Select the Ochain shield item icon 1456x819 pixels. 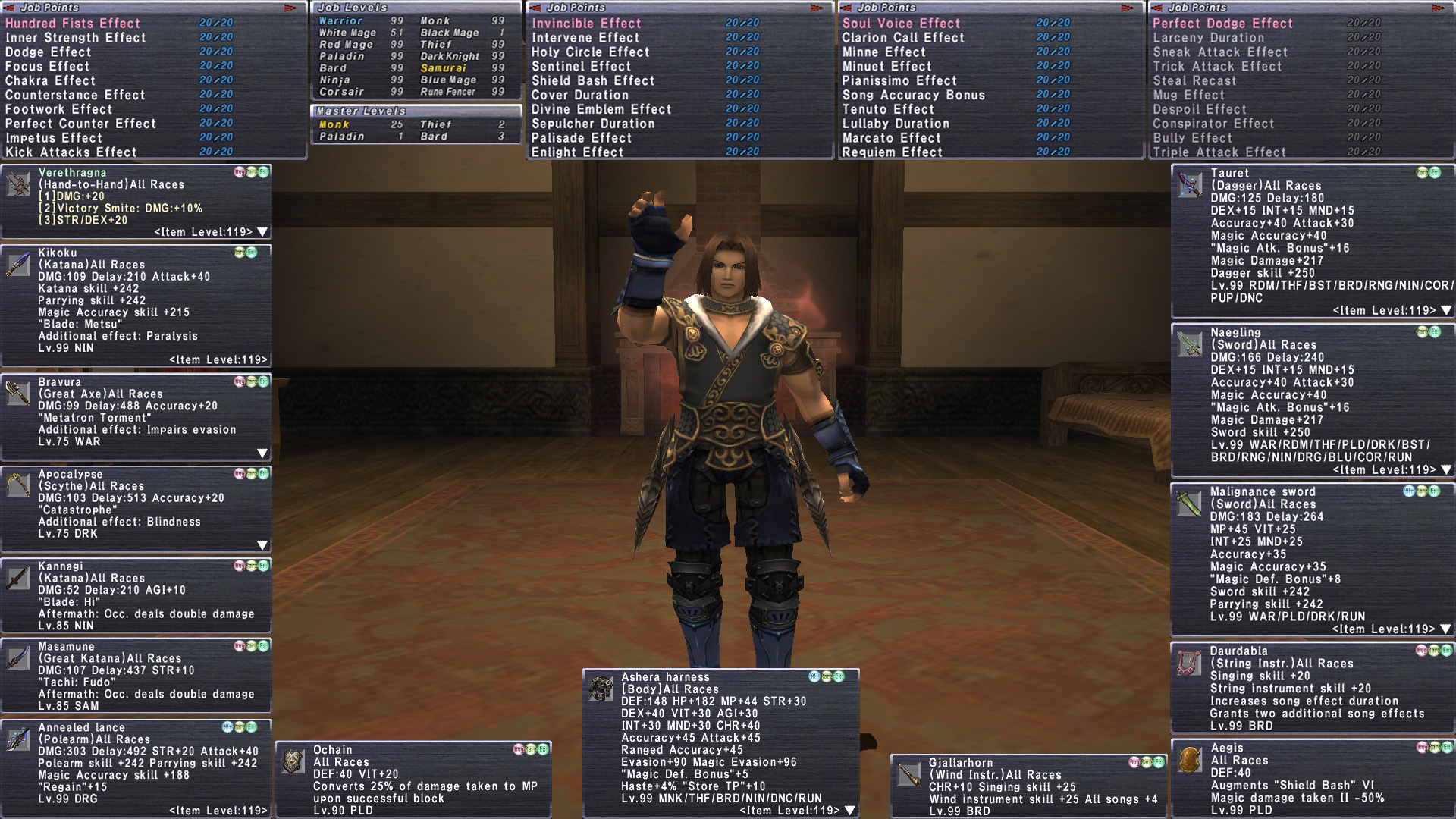click(293, 761)
